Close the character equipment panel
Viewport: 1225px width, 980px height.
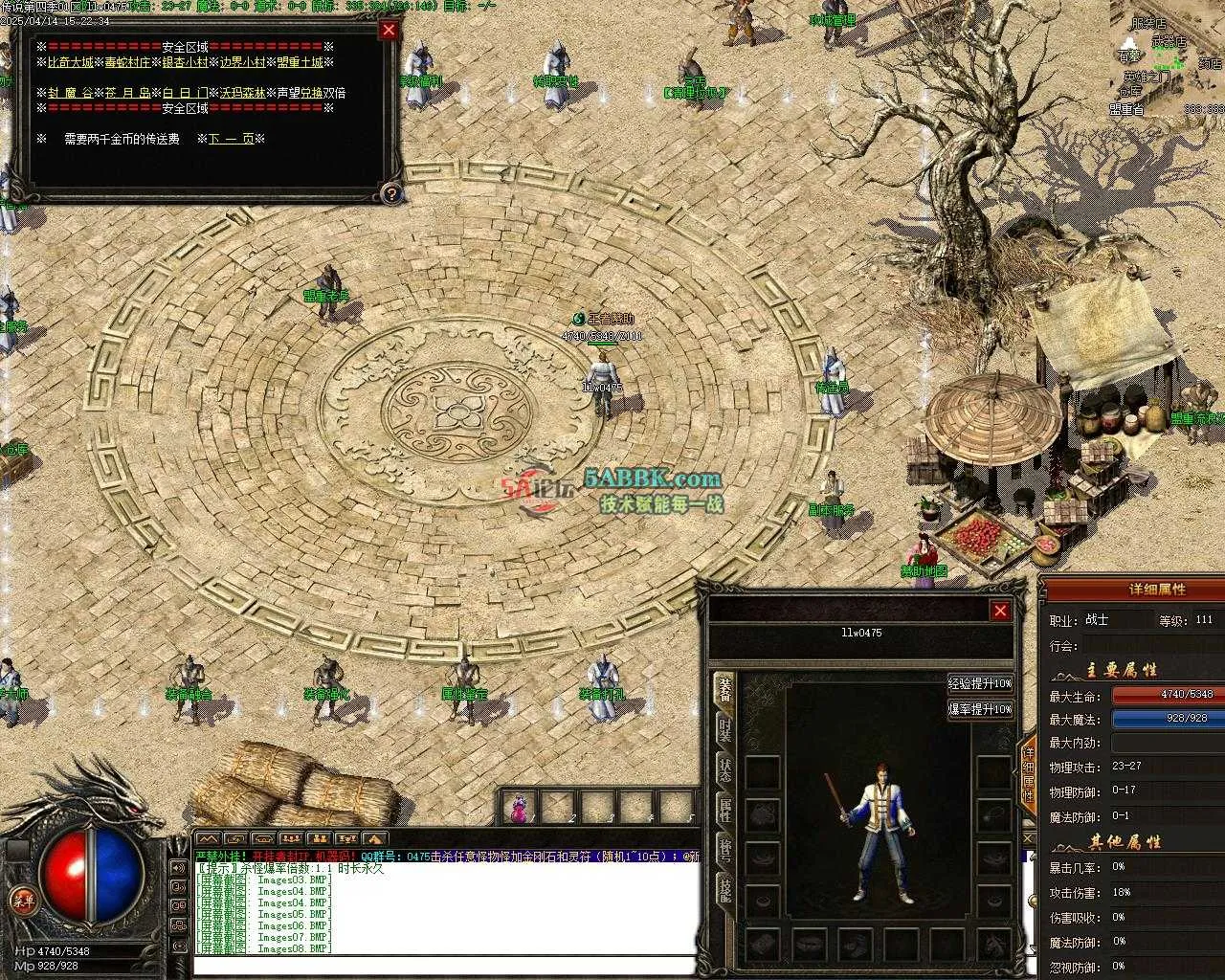1000,611
